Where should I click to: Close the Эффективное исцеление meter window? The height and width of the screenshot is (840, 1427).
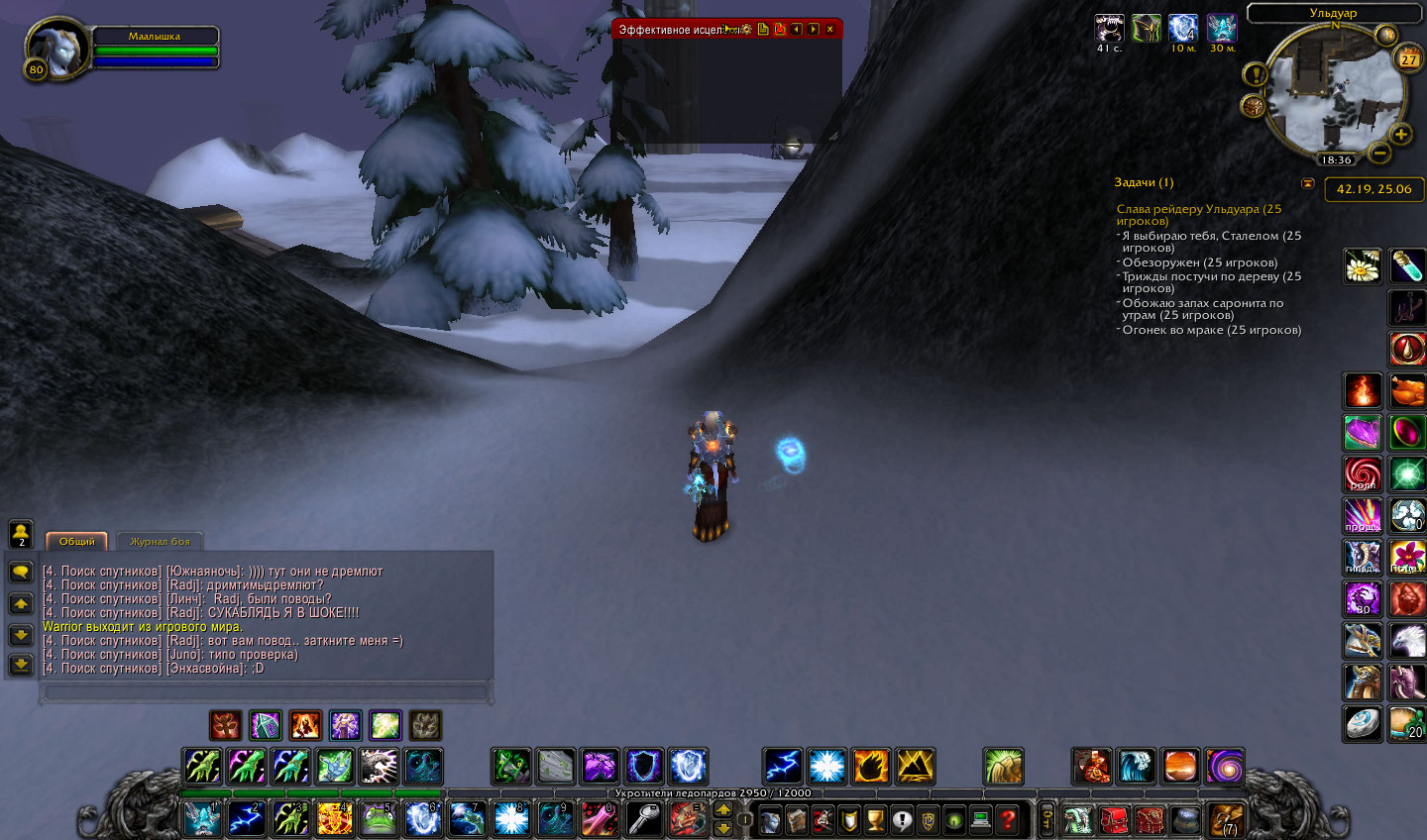tap(830, 30)
